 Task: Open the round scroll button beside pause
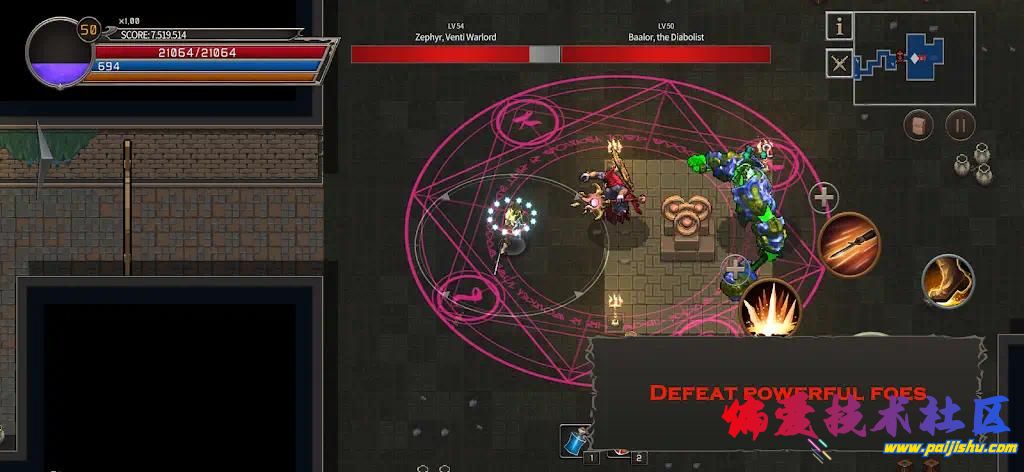pyautogui.click(x=919, y=125)
